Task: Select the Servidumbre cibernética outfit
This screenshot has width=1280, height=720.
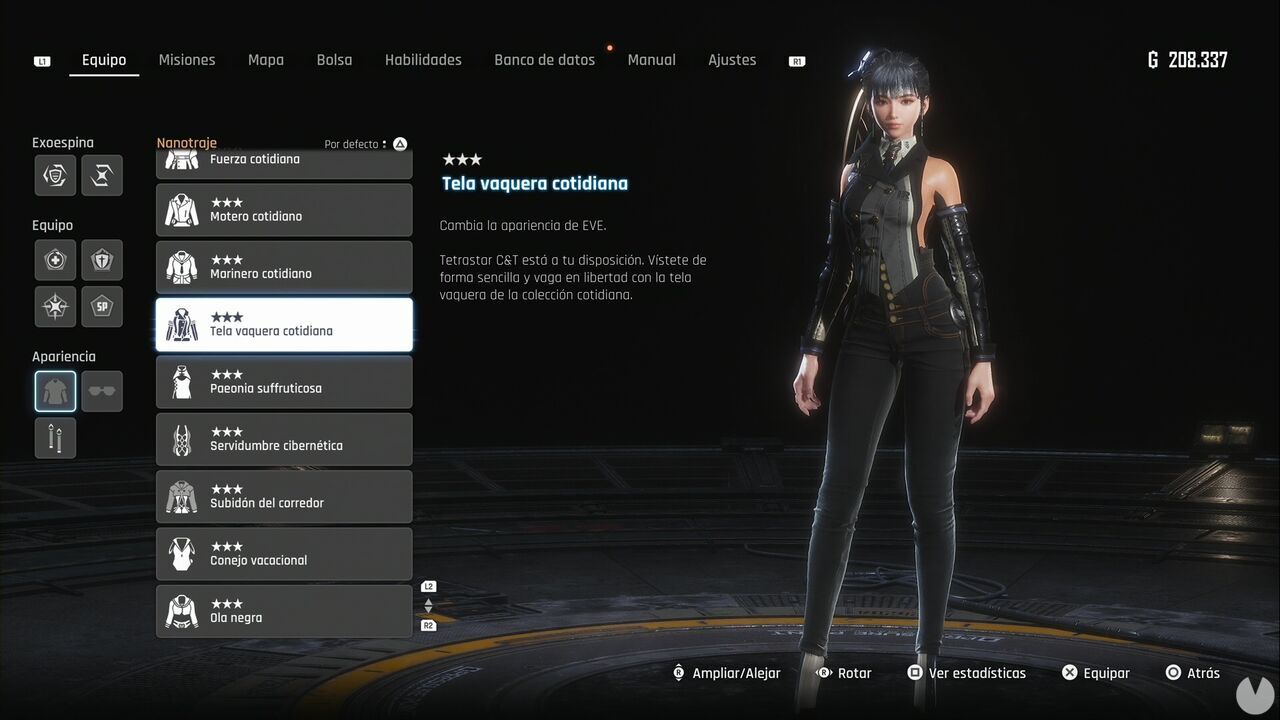Action: 284,439
